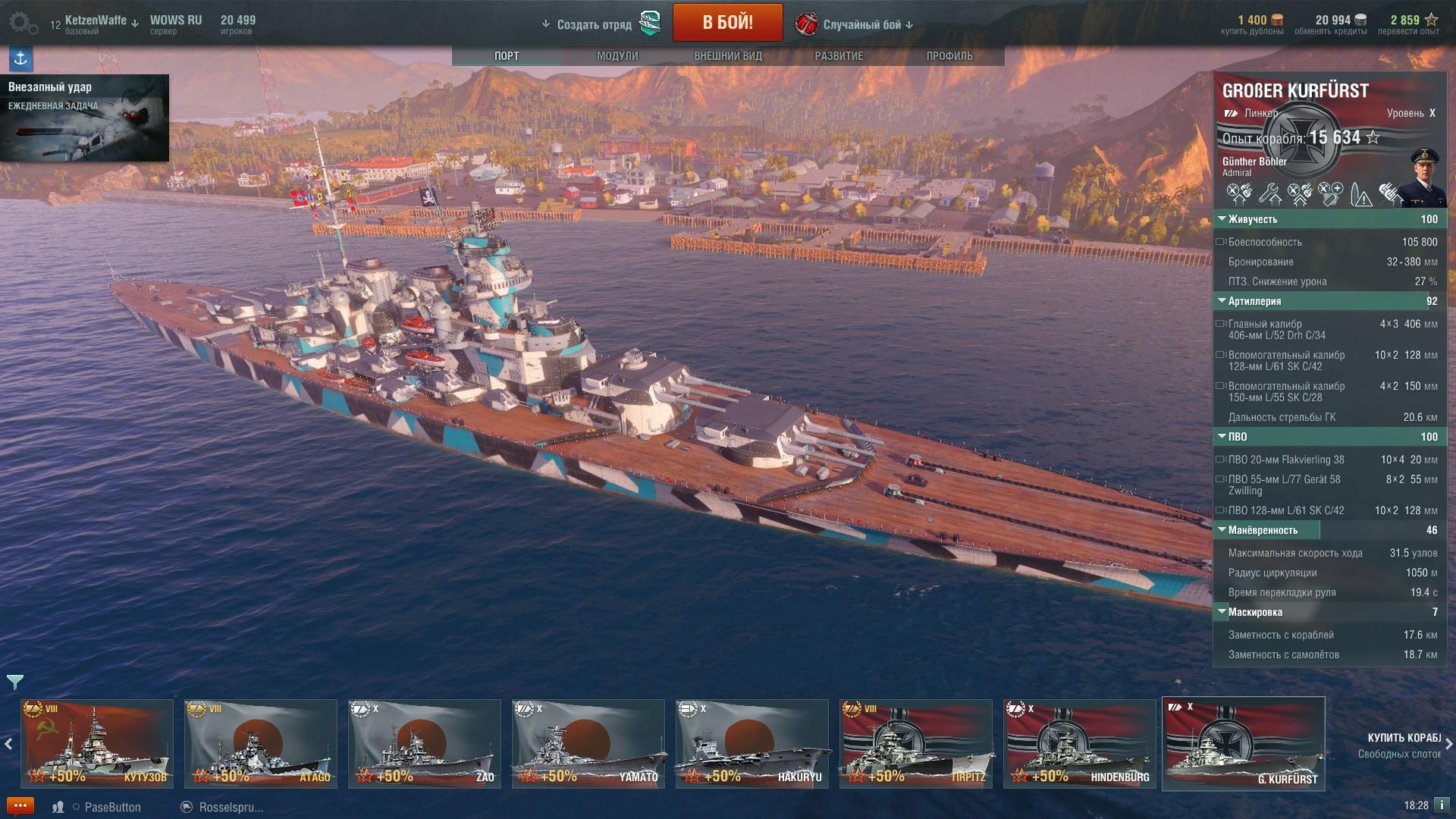Click commander Günther Böhler's portrait
Viewport: 1456px width, 819px height.
[1422, 177]
